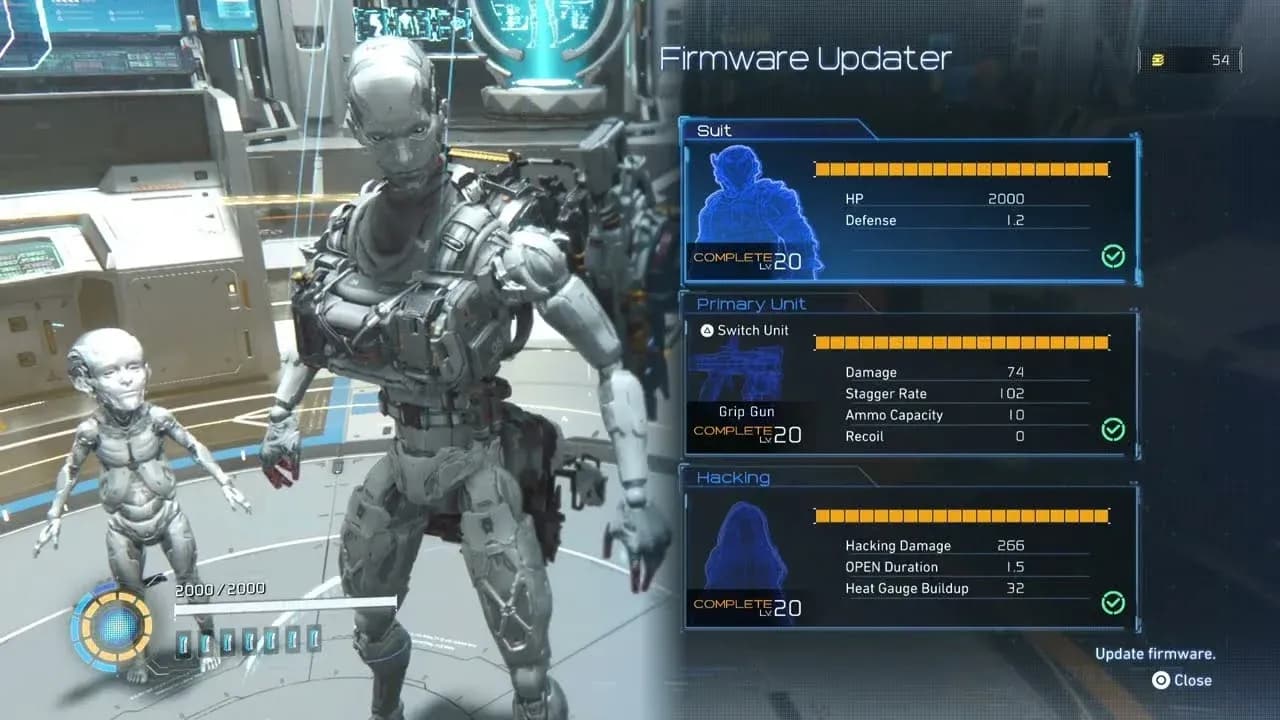Viewport: 1280px width, 720px height.
Task: Select the Hacking hooded figure icon
Action: (x=744, y=545)
